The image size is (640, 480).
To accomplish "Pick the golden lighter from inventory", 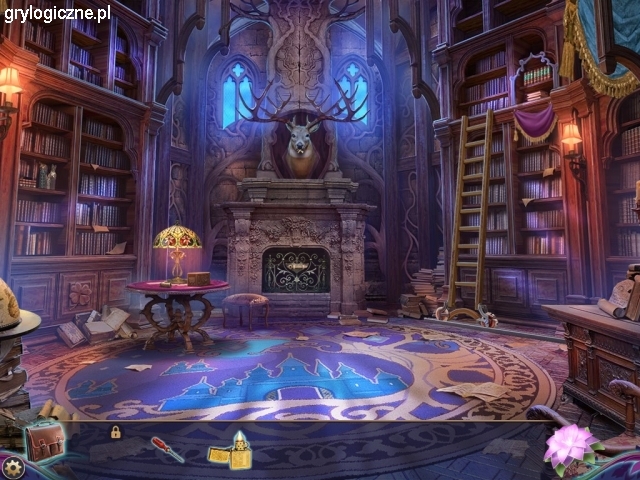I will [x=230, y=450].
